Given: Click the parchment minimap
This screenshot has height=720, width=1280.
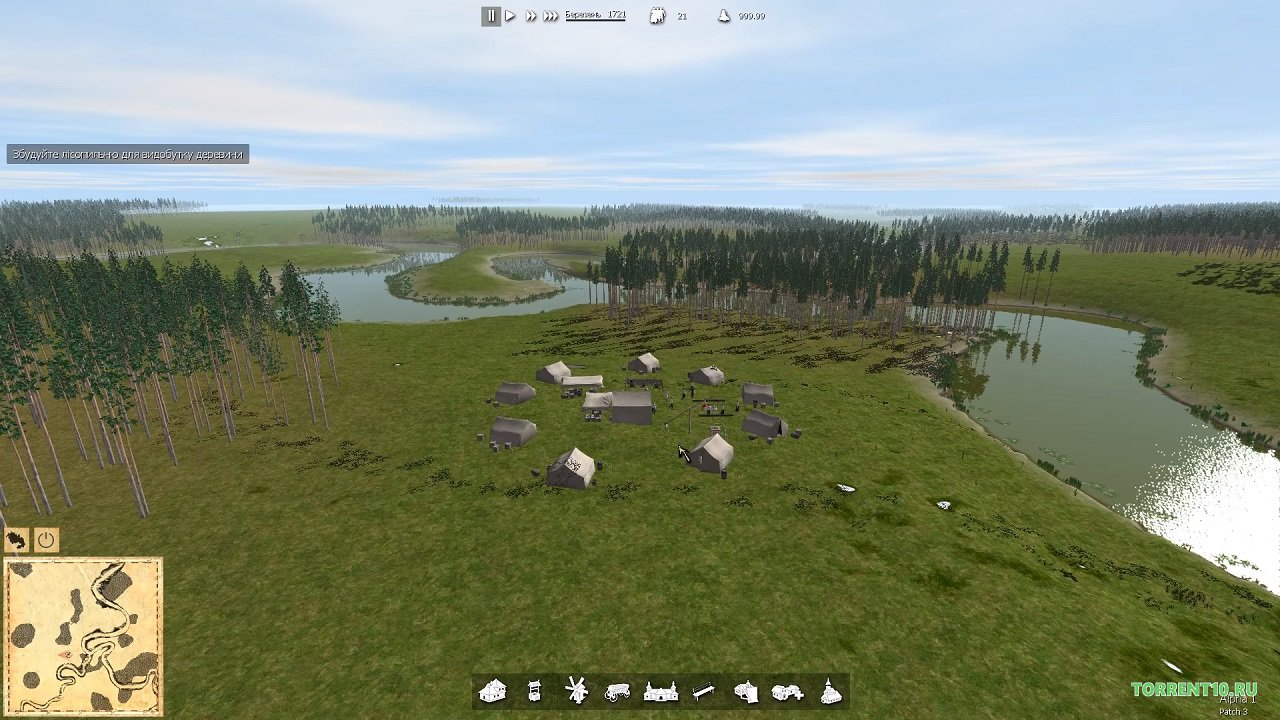Looking at the screenshot, I should (x=83, y=636).
